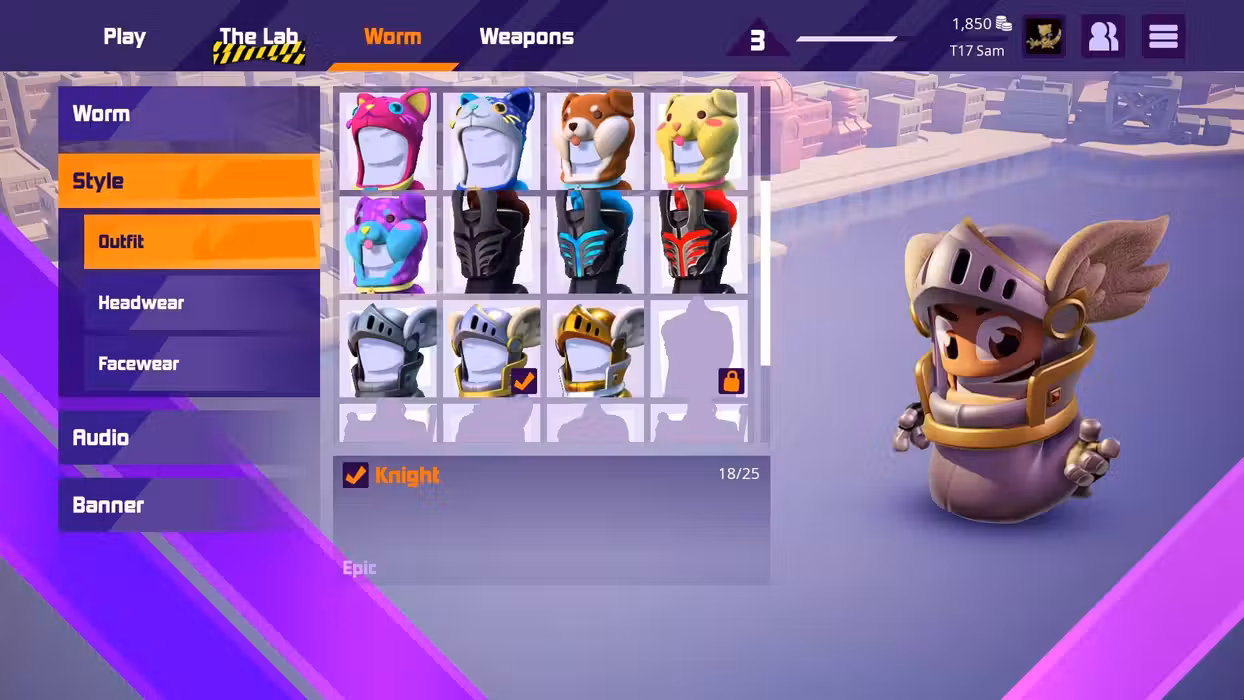Screen dimensions: 1244x700
Task: Select the plain silver knight outfit
Action: (388, 349)
